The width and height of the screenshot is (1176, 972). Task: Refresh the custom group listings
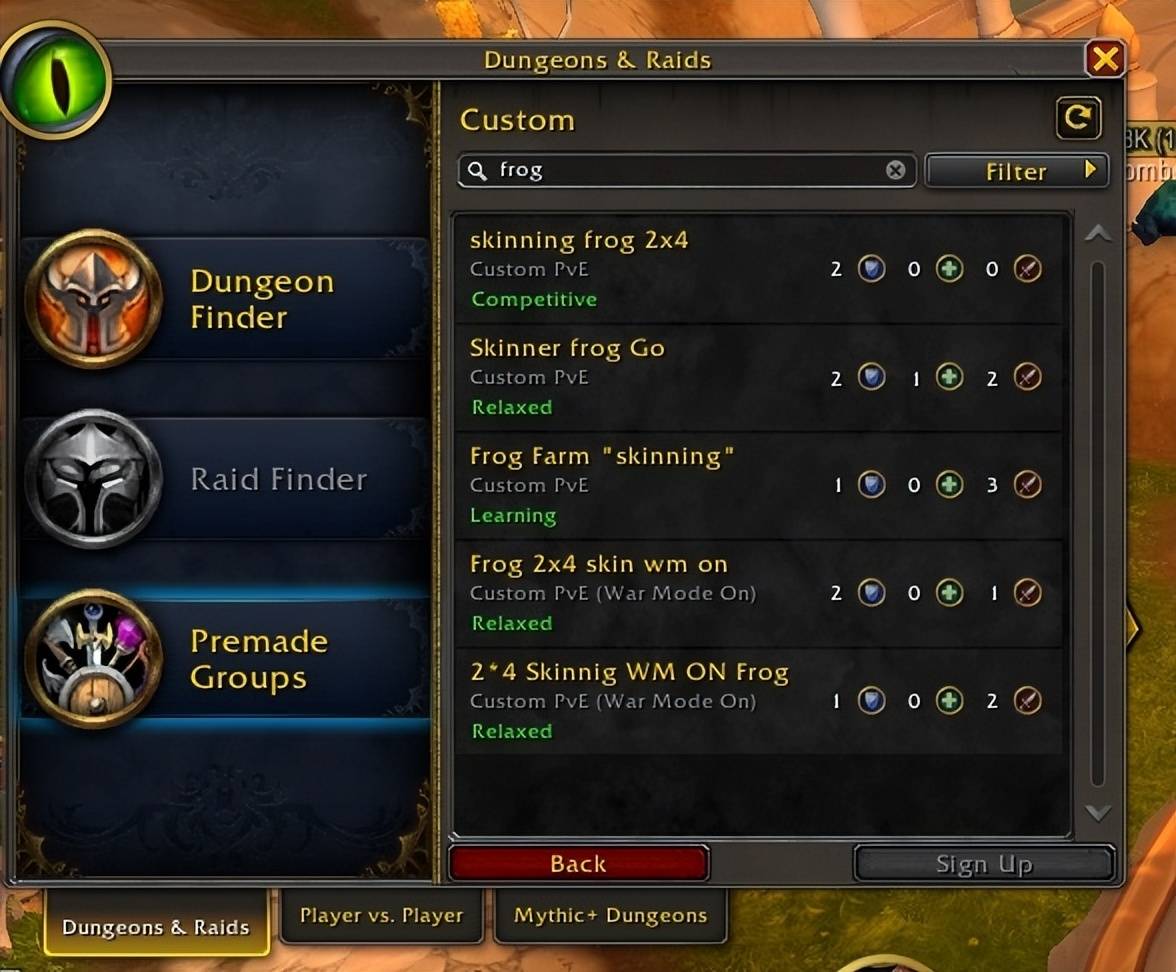coord(1078,119)
